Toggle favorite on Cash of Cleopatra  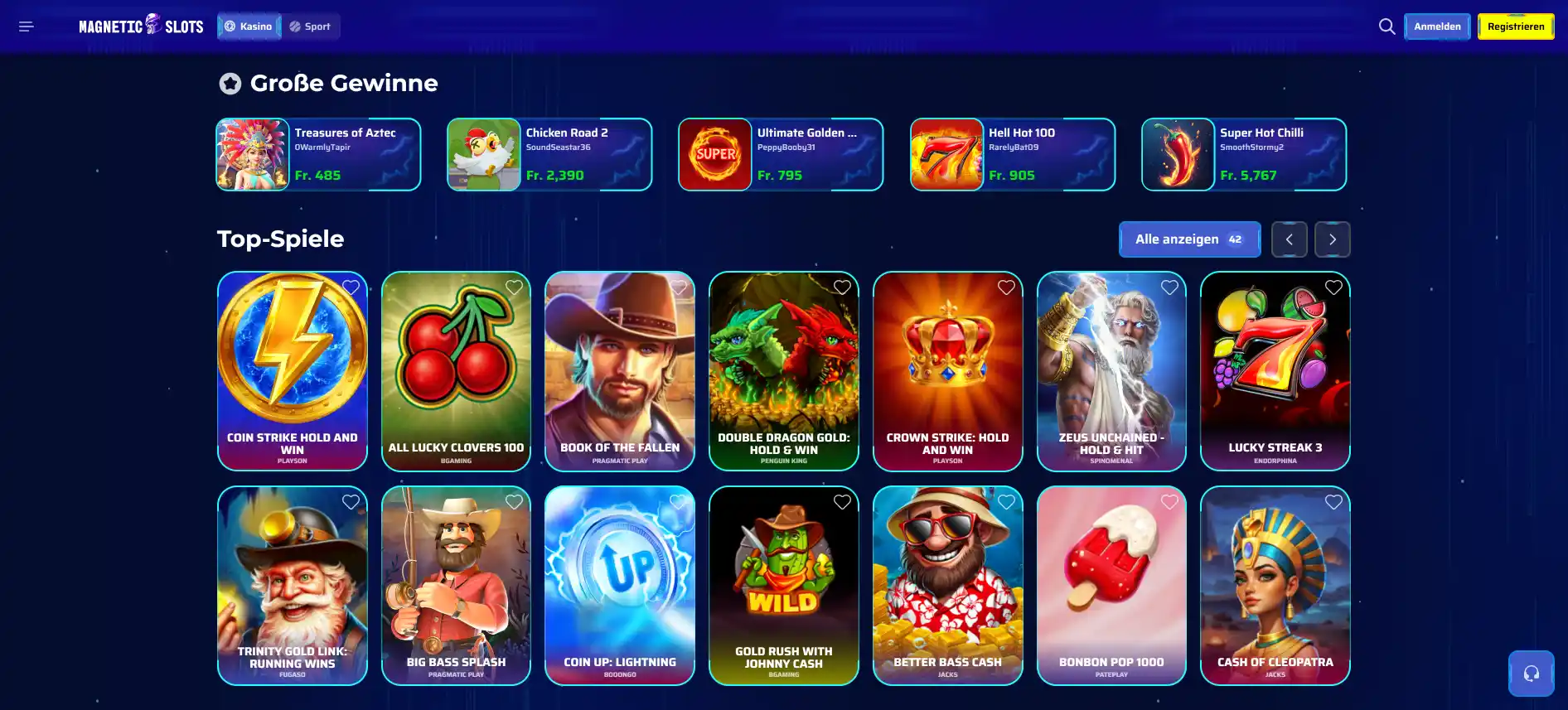click(x=1333, y=501)
